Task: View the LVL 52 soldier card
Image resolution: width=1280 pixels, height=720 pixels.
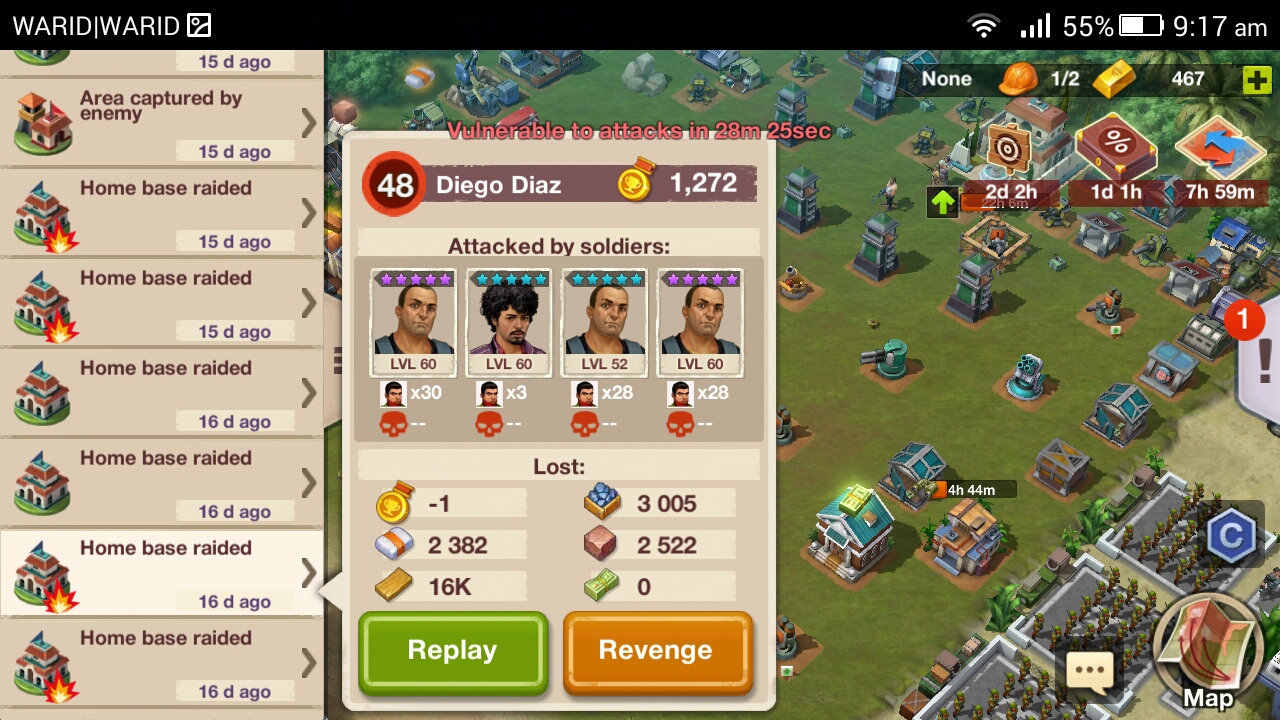Action: (x=604, y=322)
